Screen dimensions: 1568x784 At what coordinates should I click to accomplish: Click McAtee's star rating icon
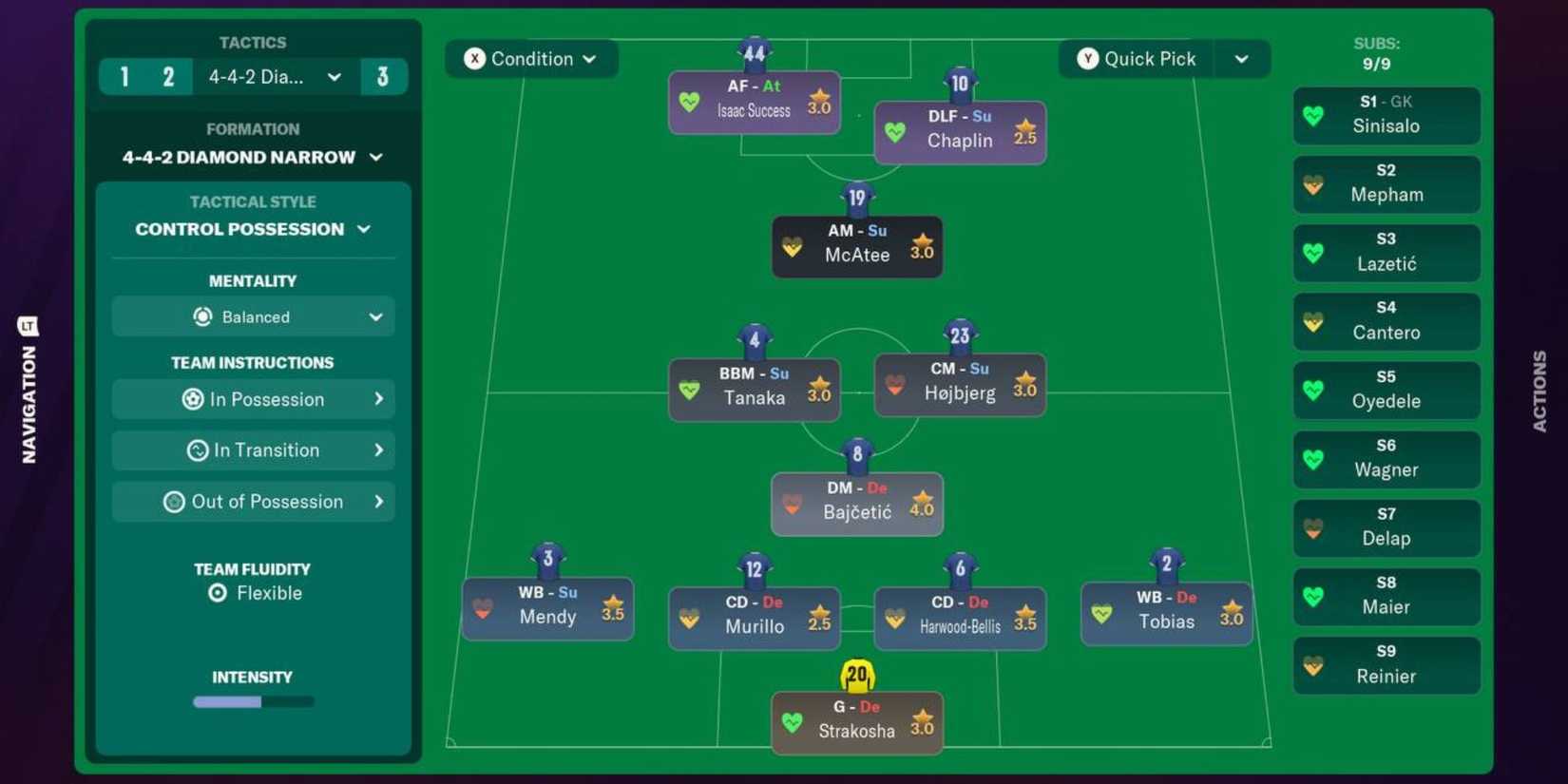[921, 242]
